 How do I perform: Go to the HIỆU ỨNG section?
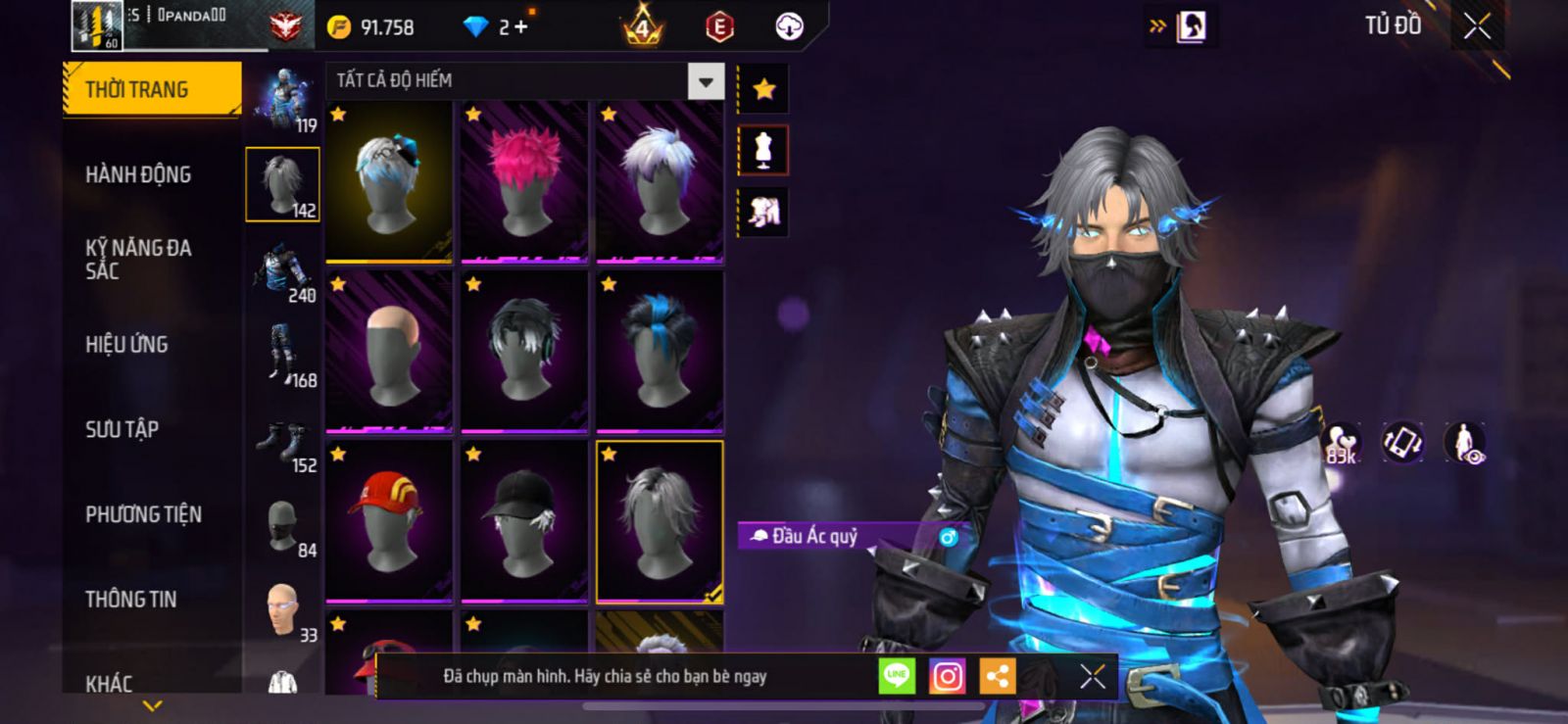coord(126,345)
